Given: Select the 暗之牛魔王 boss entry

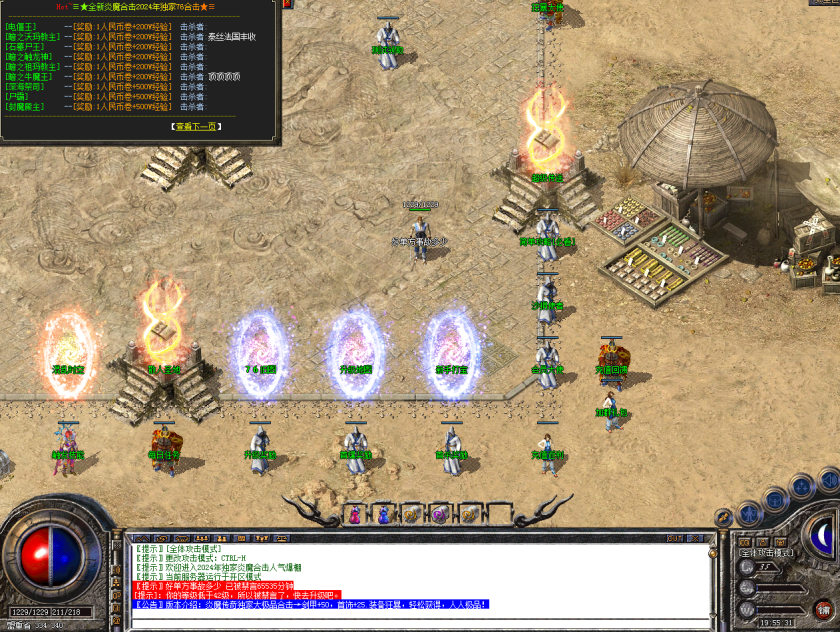Looking at the screenshot, I should (31, 76).
